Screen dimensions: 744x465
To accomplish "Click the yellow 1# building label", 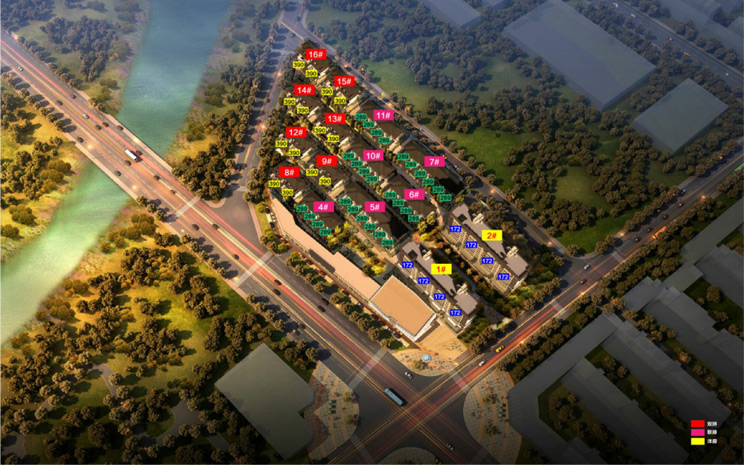I will tap(441, 269).
